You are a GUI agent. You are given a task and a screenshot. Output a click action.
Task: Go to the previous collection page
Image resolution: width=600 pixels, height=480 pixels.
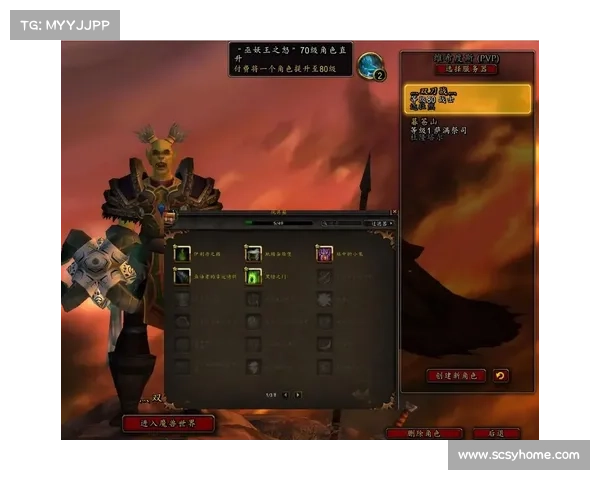pyautogui.click(x=285, y=394)
